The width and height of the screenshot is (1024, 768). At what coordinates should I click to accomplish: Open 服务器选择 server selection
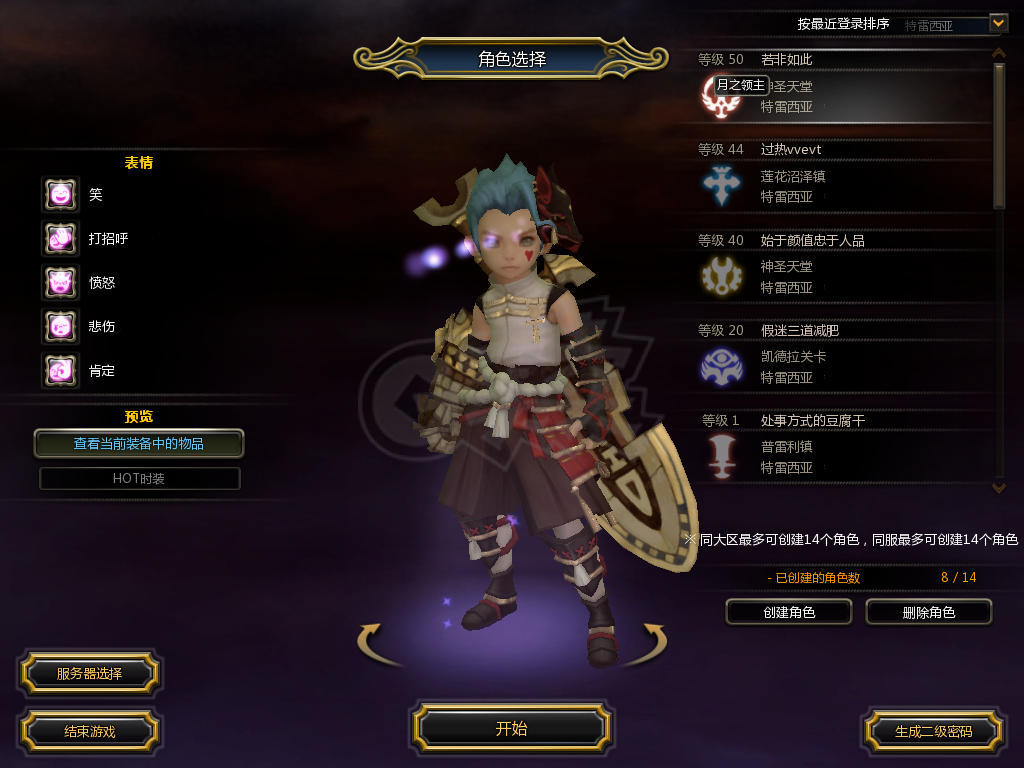tap(89, 674)
